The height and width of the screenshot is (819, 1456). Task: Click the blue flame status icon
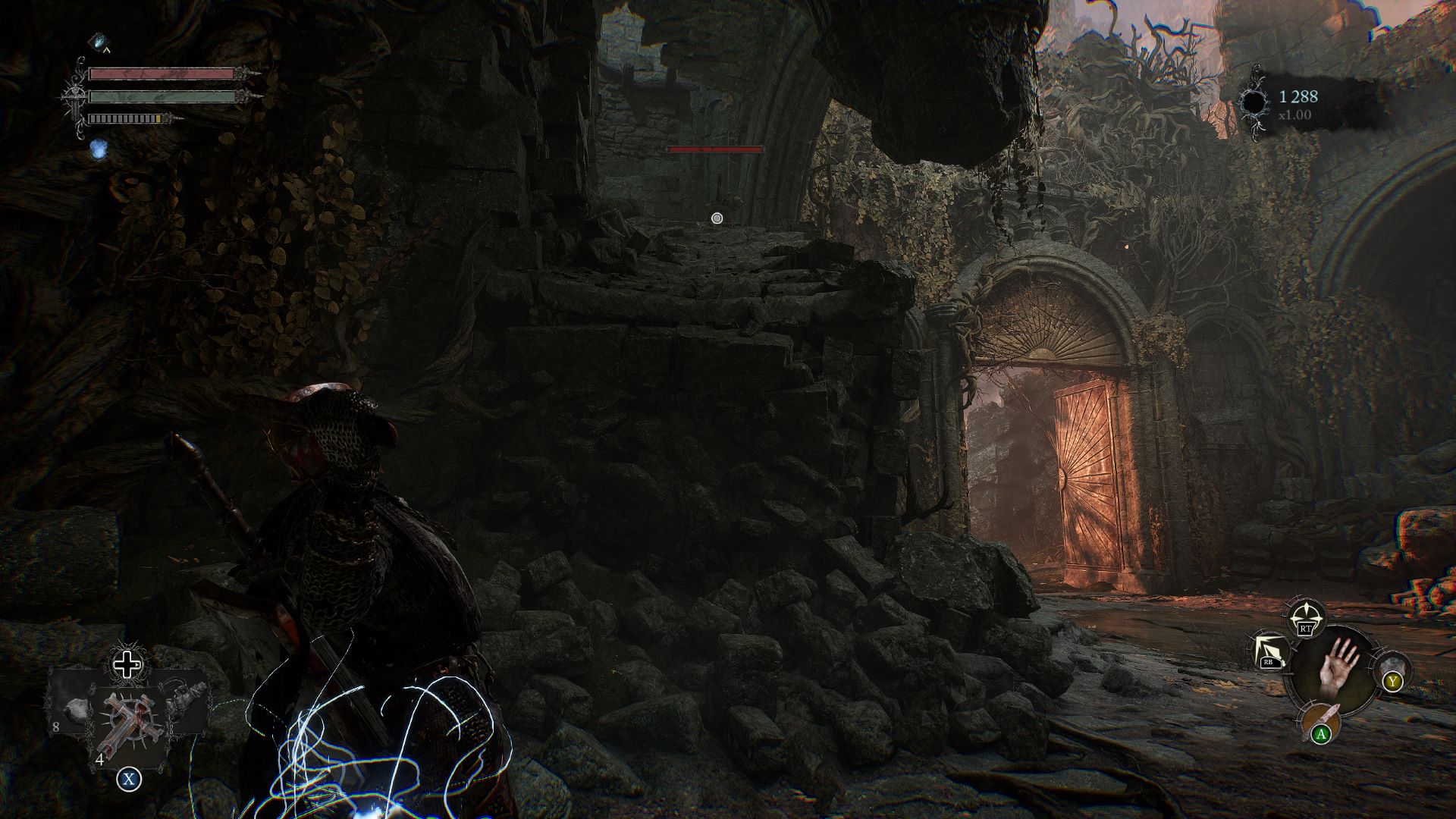click(x=96, y=149)
